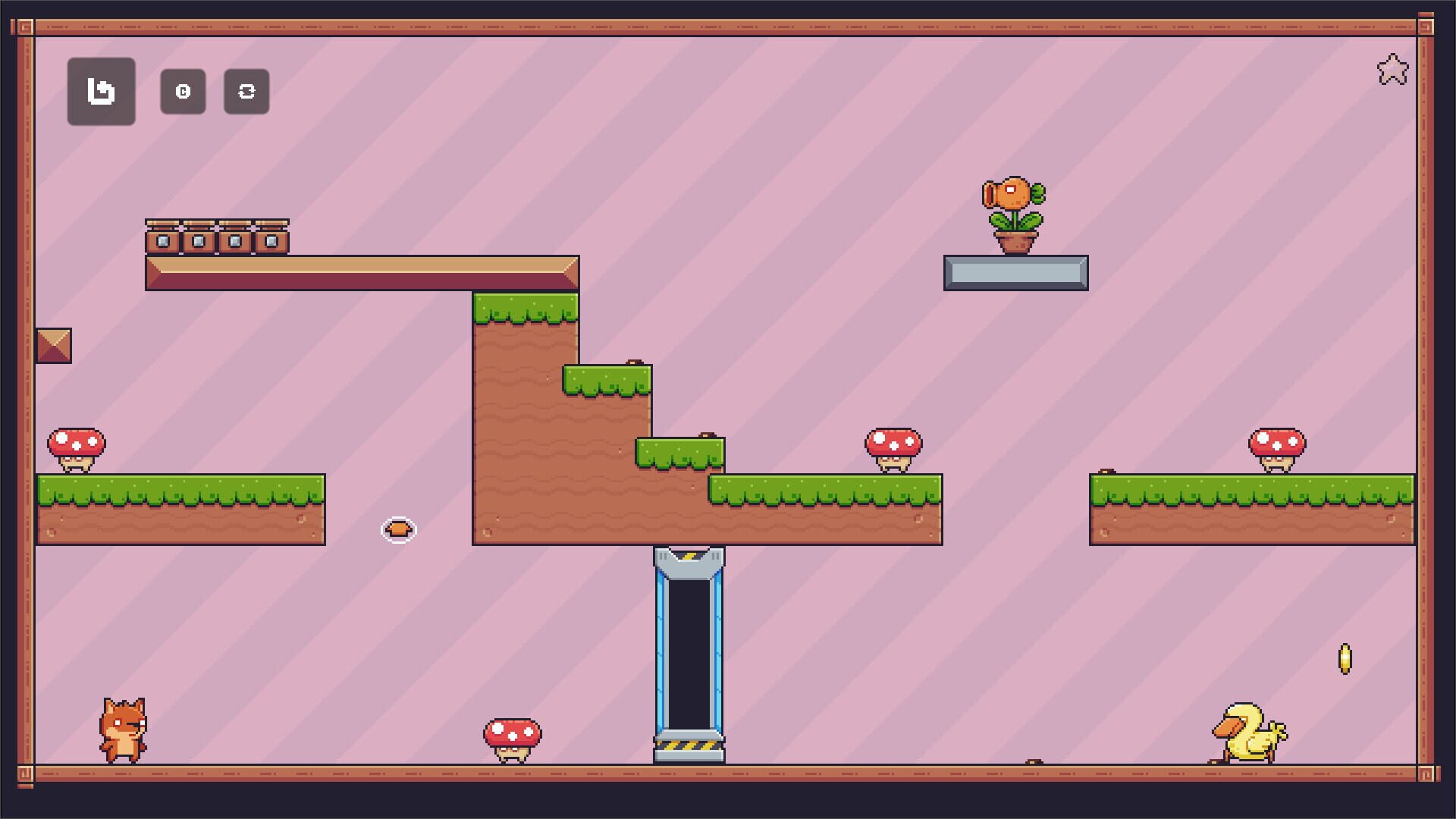Click the undo/back arrow button top-left
Screen dimensions: 1456x819
[x=101, y=92]
